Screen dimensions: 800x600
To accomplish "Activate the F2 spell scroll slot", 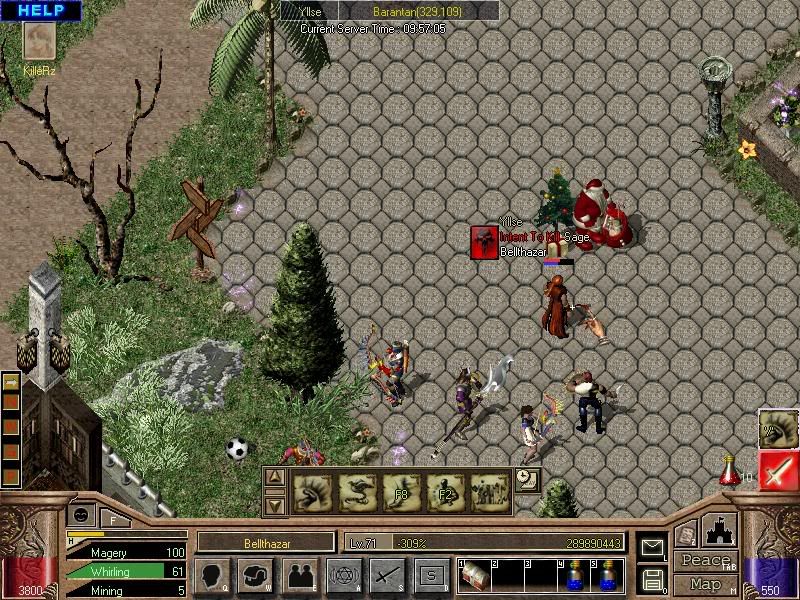I will 446,491.
